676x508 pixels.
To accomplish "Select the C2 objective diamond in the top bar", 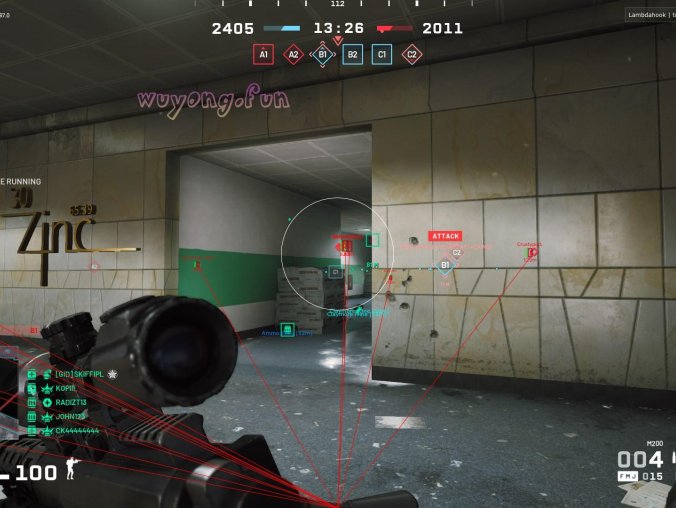I will 412,55.
